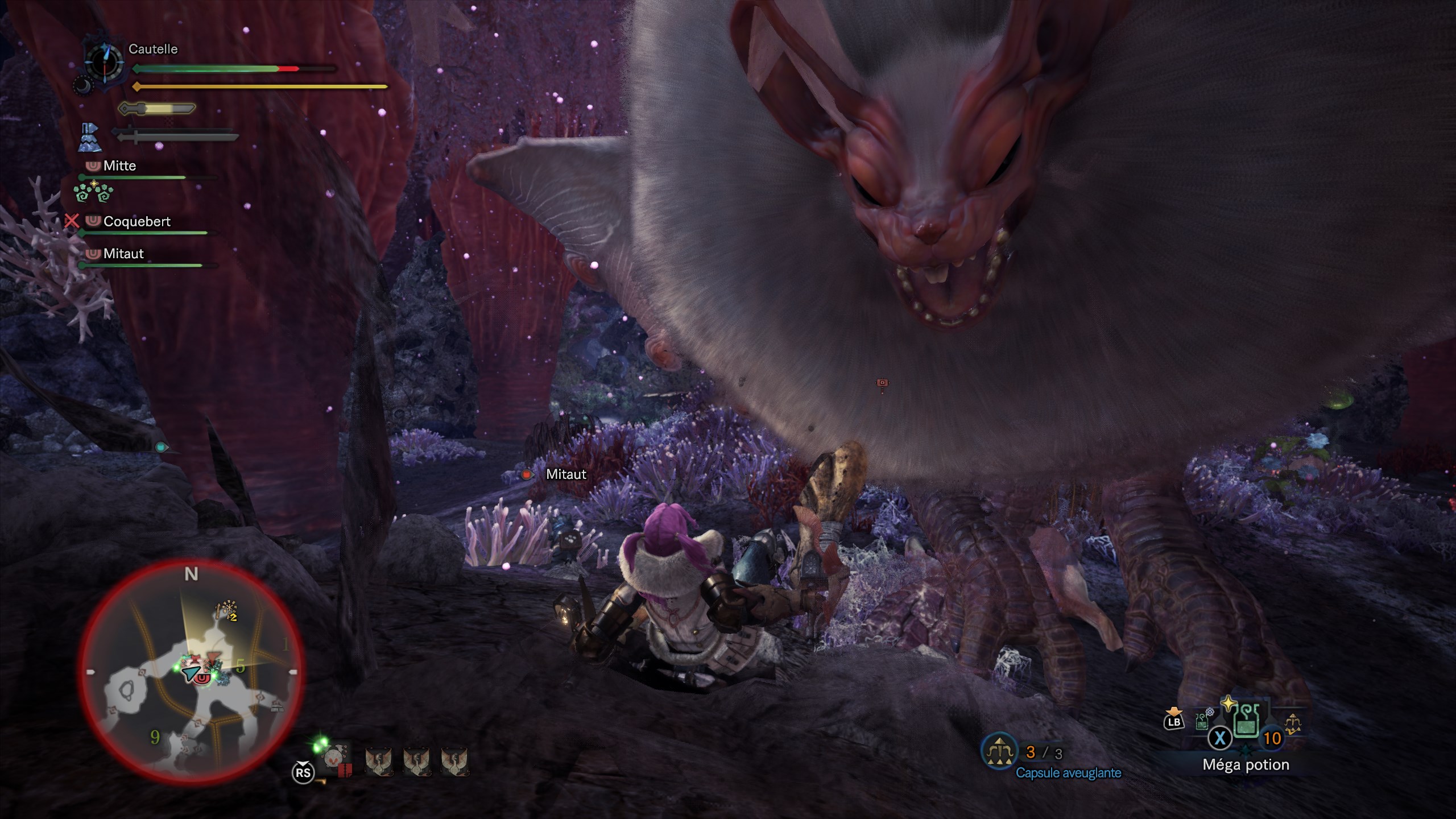The image size is (1456, 819).
Task: Click the crescent moon night indicator
Action: [x=82, y=85]
